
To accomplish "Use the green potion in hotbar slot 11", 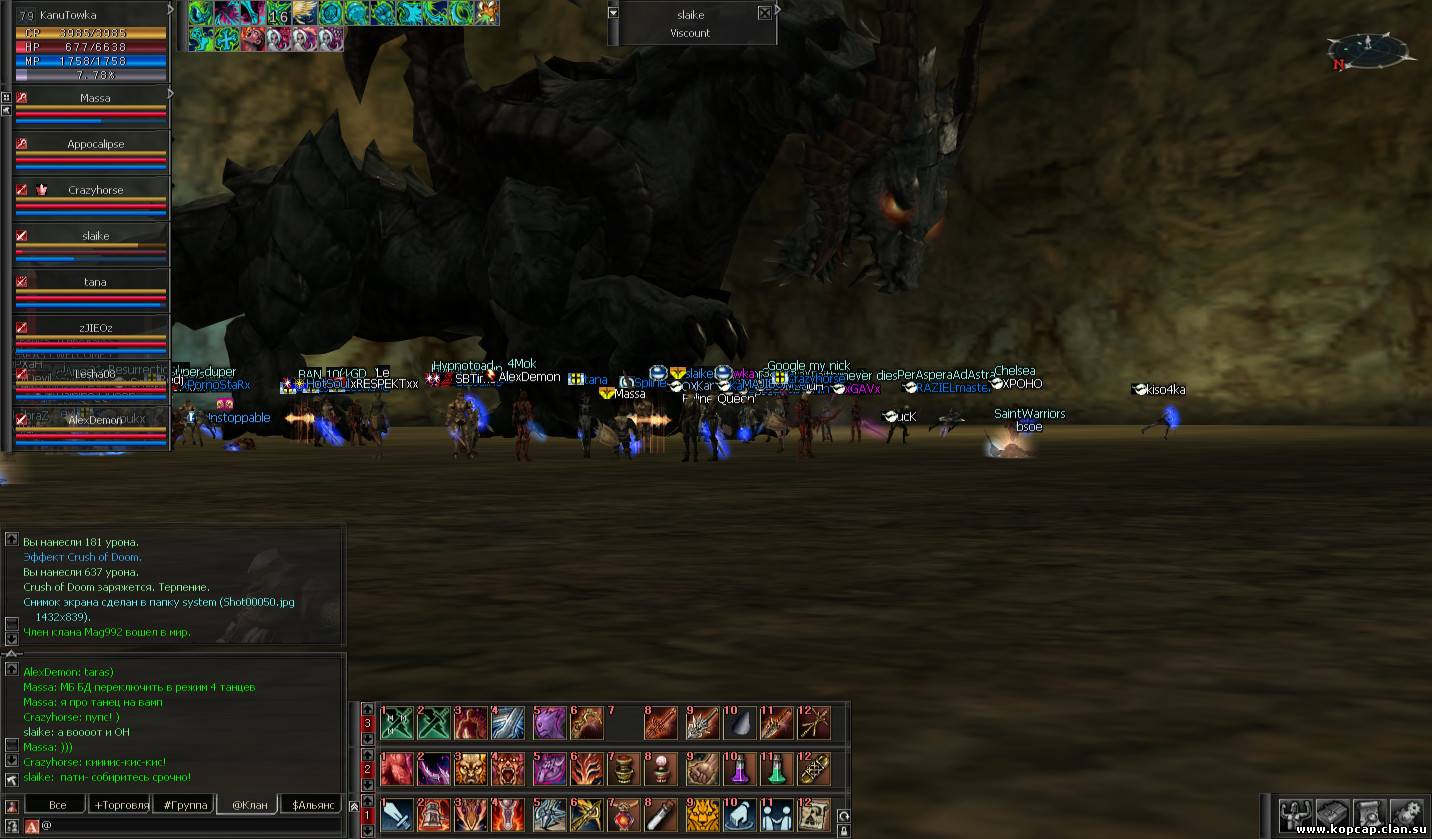I will click(776, 770).
